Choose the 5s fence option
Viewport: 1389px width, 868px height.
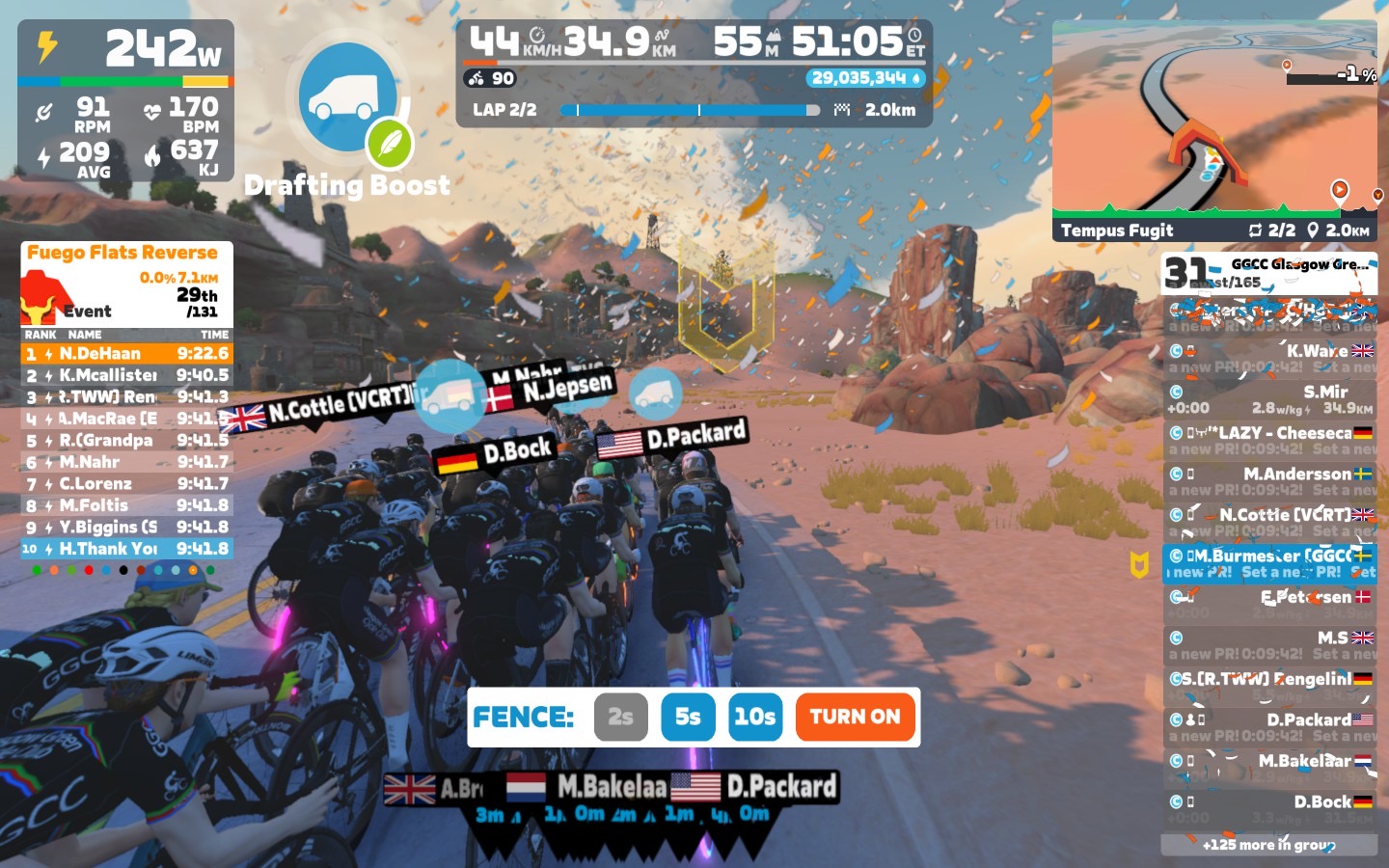click(688, 717)
